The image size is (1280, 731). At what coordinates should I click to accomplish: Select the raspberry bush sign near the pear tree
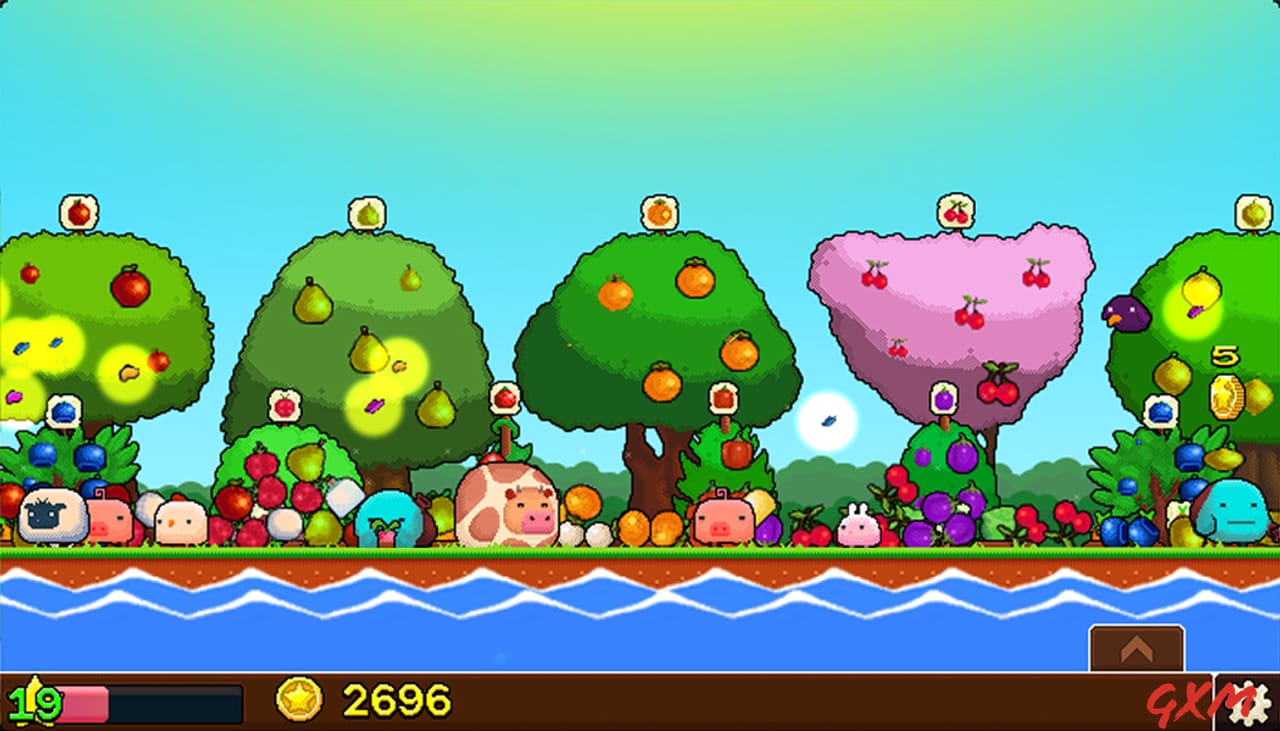[285, 405]
